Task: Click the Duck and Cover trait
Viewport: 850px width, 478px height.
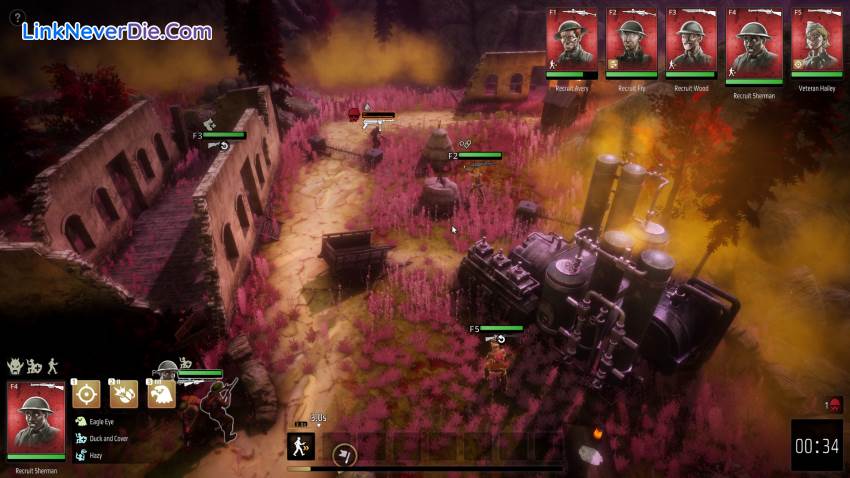Action: click(106, 438)
